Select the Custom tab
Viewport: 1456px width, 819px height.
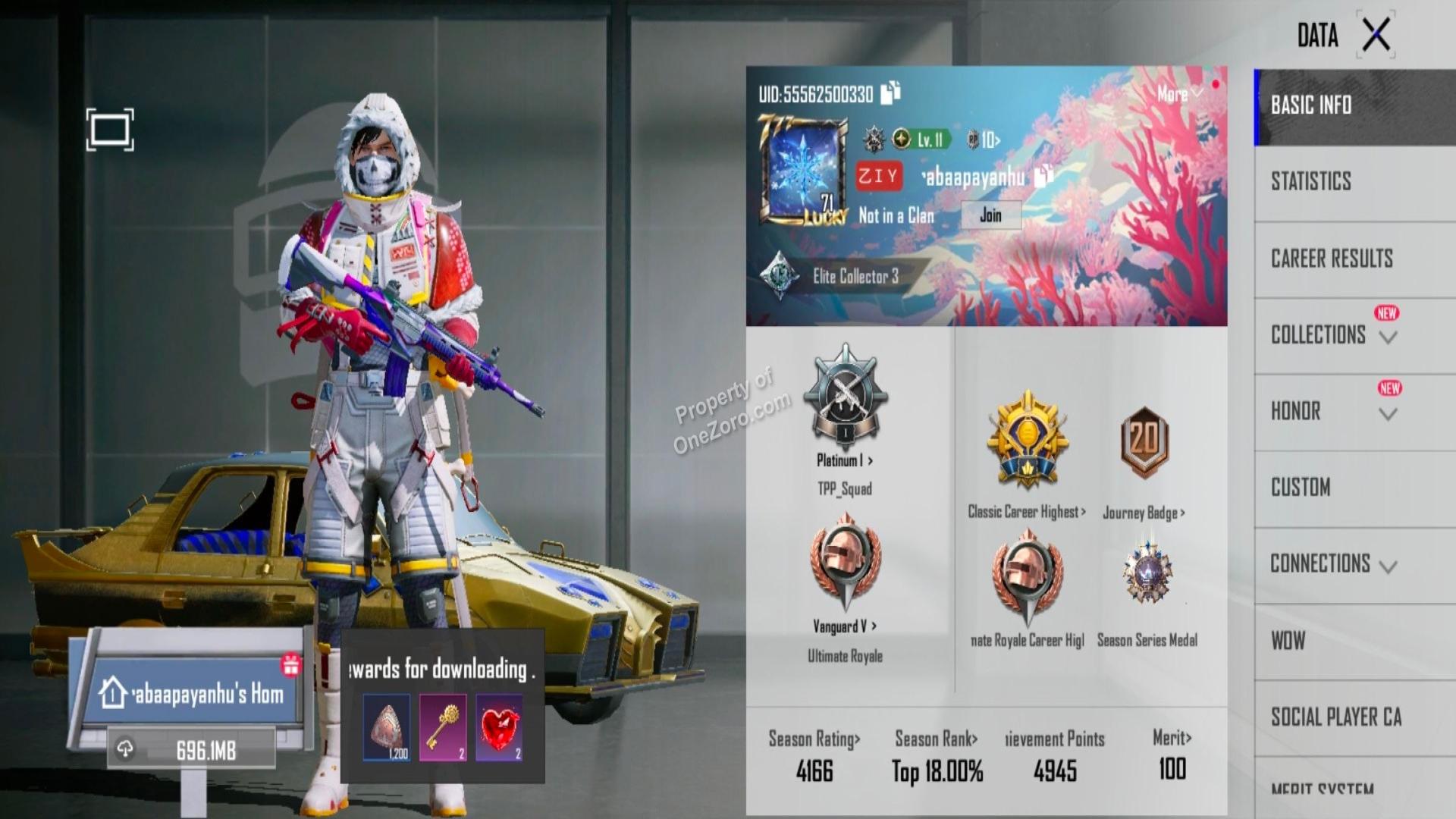click(1301, 488)
